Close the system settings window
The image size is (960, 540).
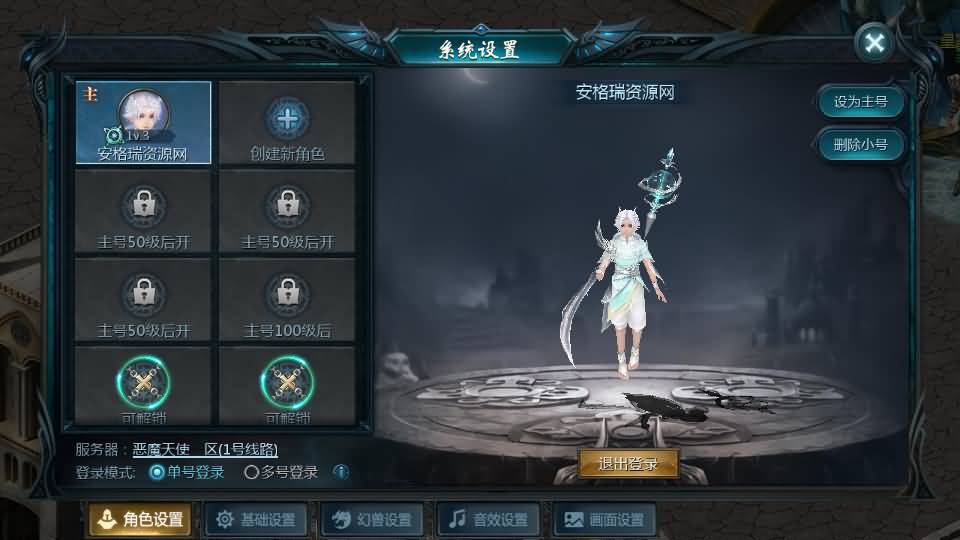click(875, 42)
